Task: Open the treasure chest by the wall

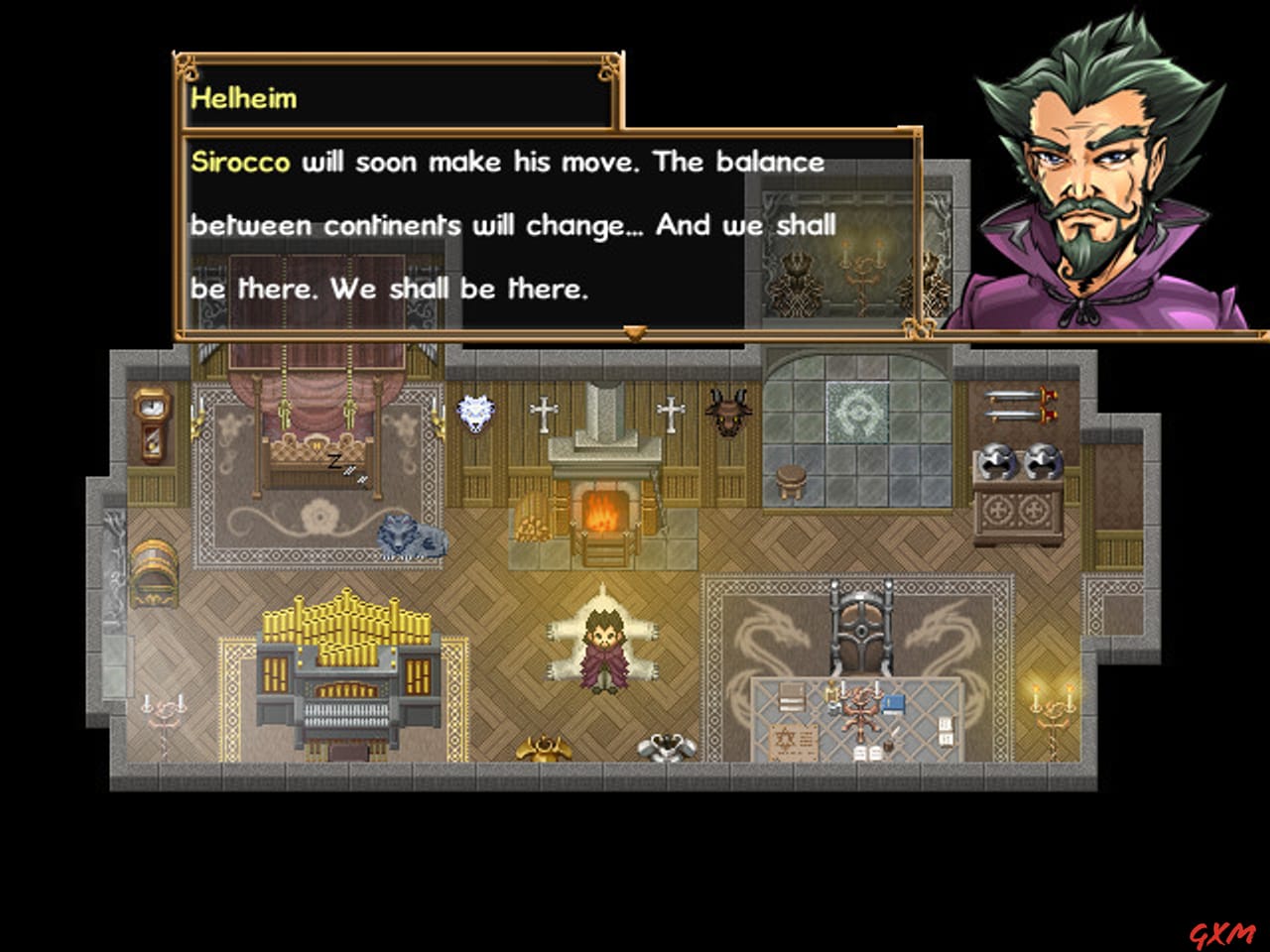Action: [x=154, y=573]
